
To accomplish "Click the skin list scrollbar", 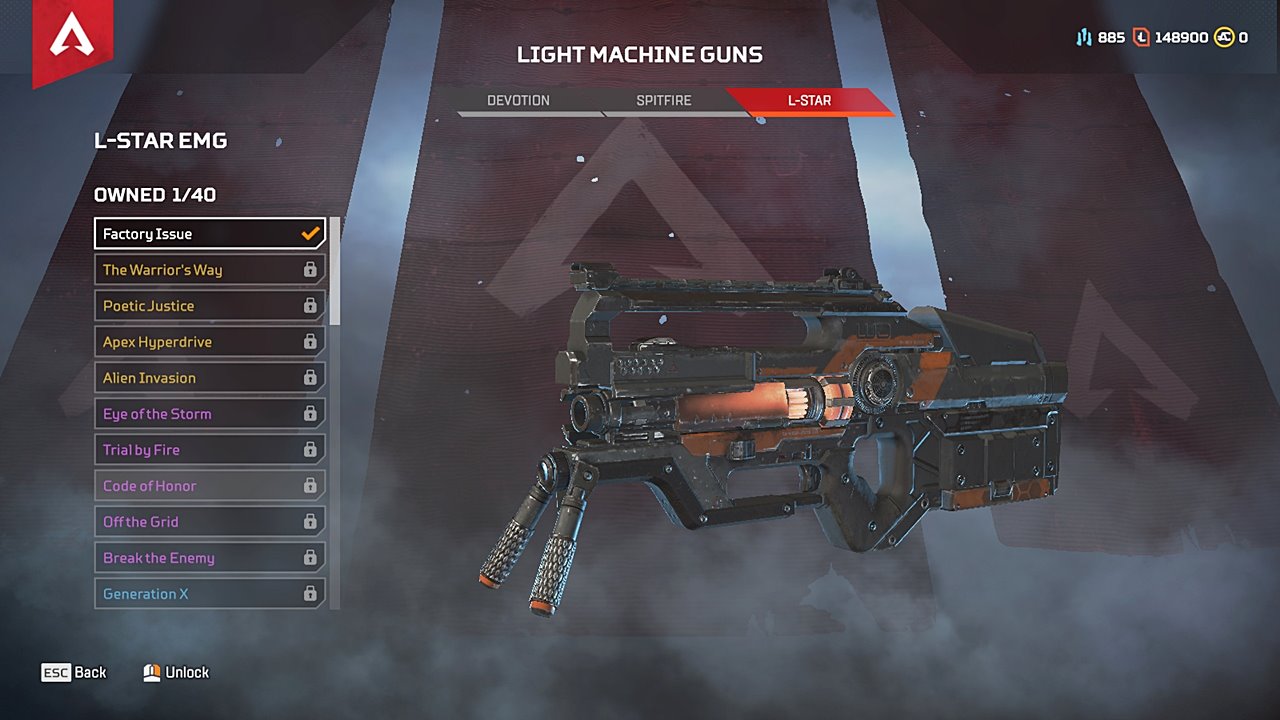I will pyautogui.click(x=335, y=270).
